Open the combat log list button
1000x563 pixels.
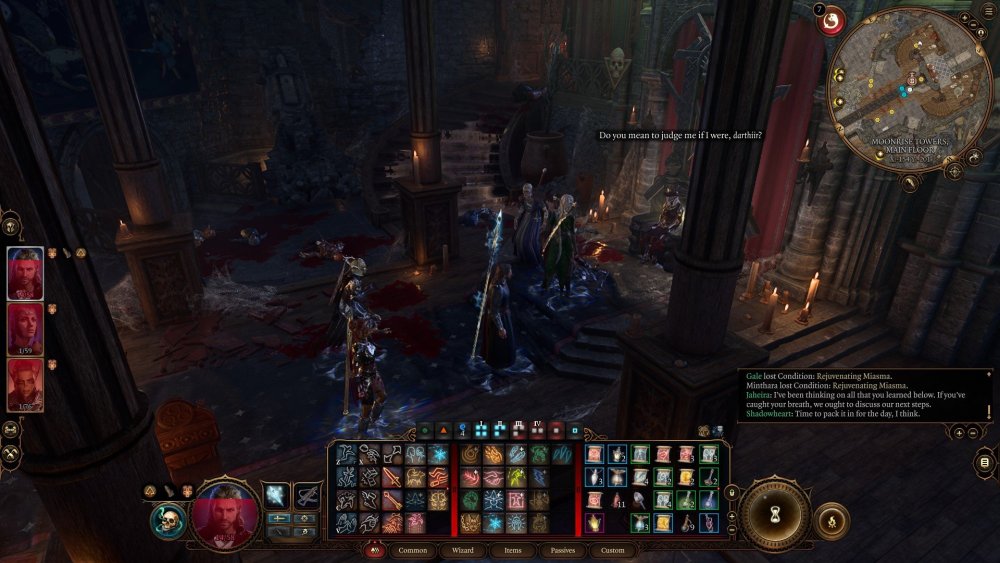(x=985, y=461)
